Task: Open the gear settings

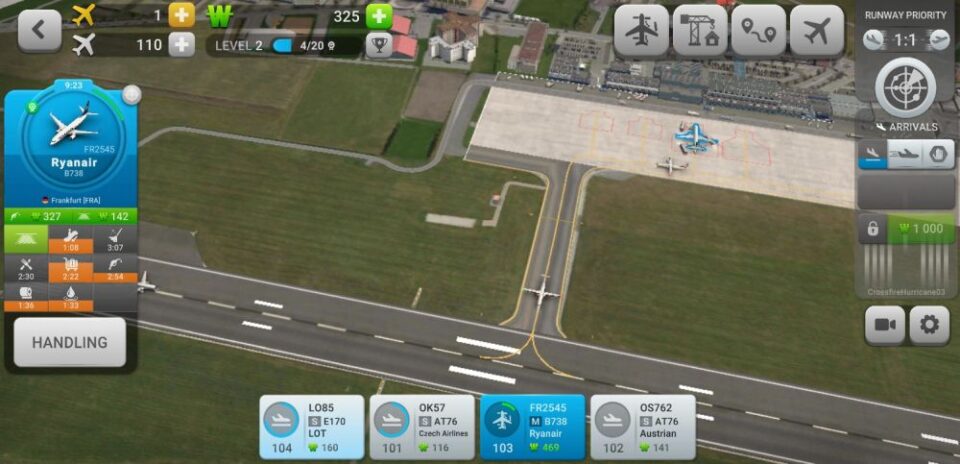Action: point(929,325)
